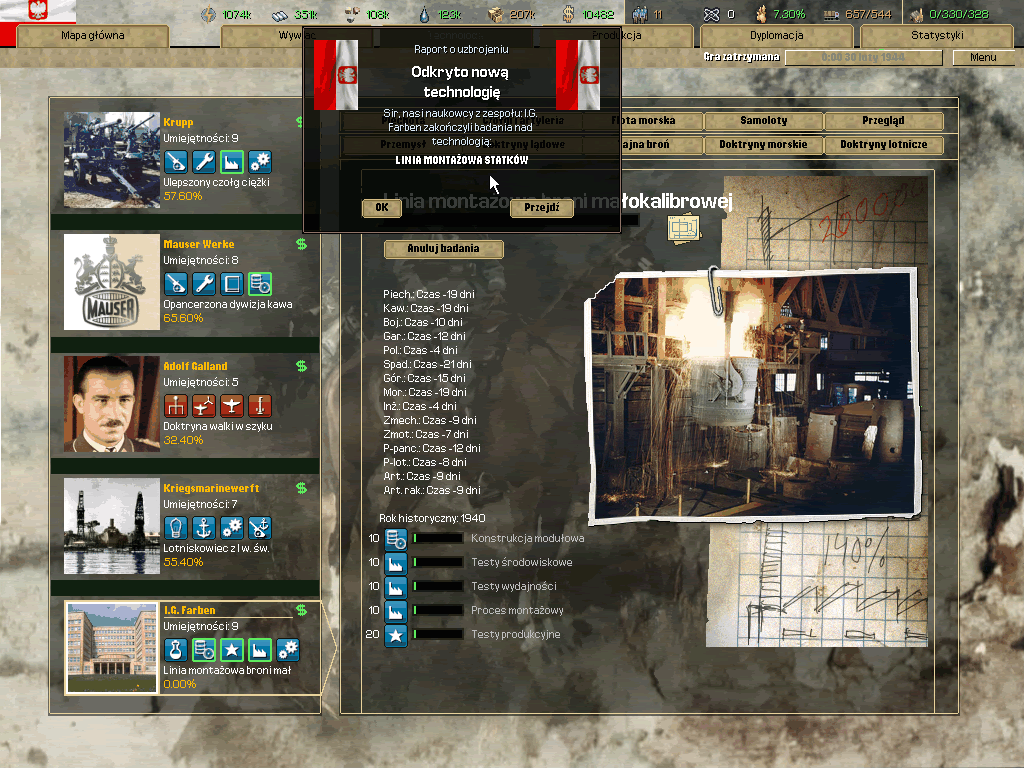The image size is (1024, 768).
Task: Switch to the Dyplomacja tab
Action: (x=776, y=36)
